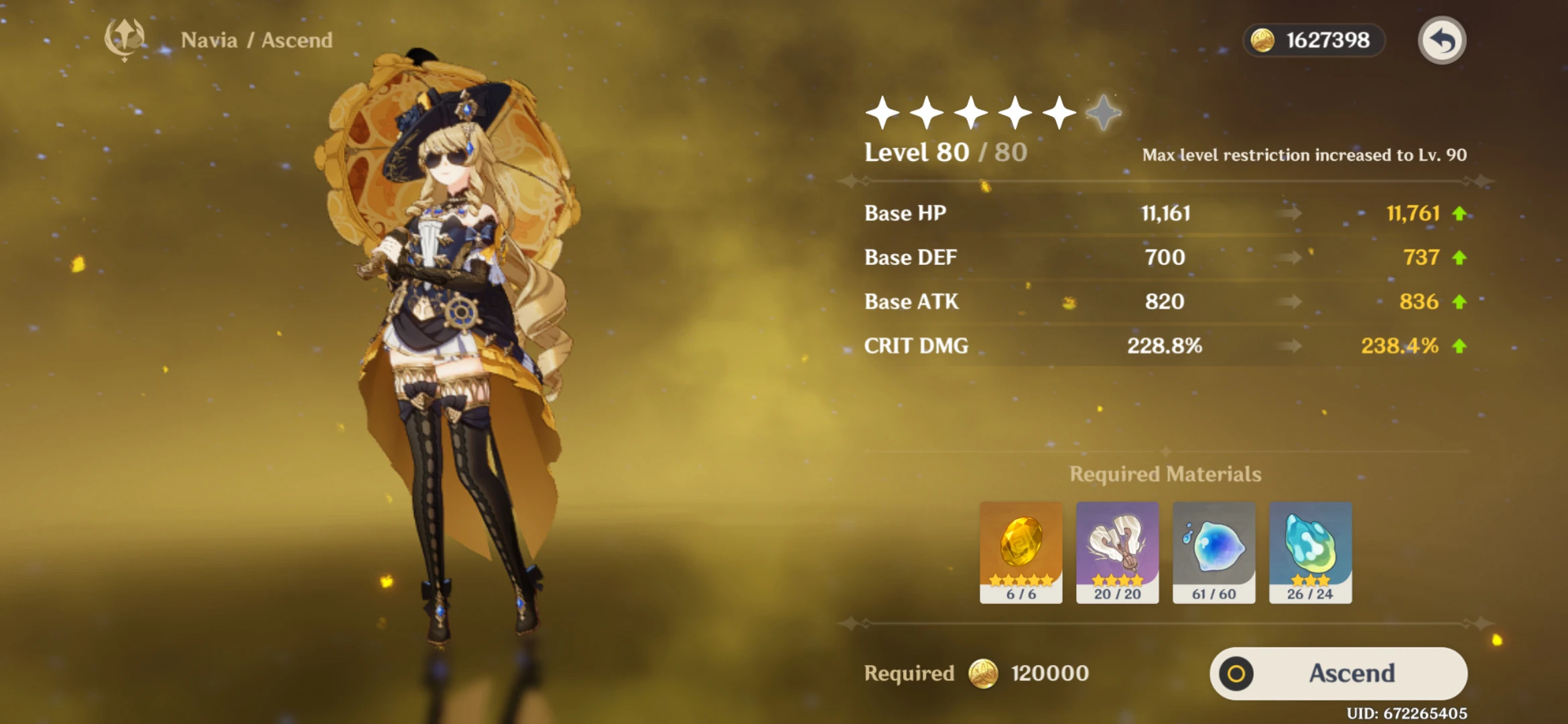Click the Navia / Ascend title
This screenshot has height=724, width=1568.
click(x=257, y=40)
